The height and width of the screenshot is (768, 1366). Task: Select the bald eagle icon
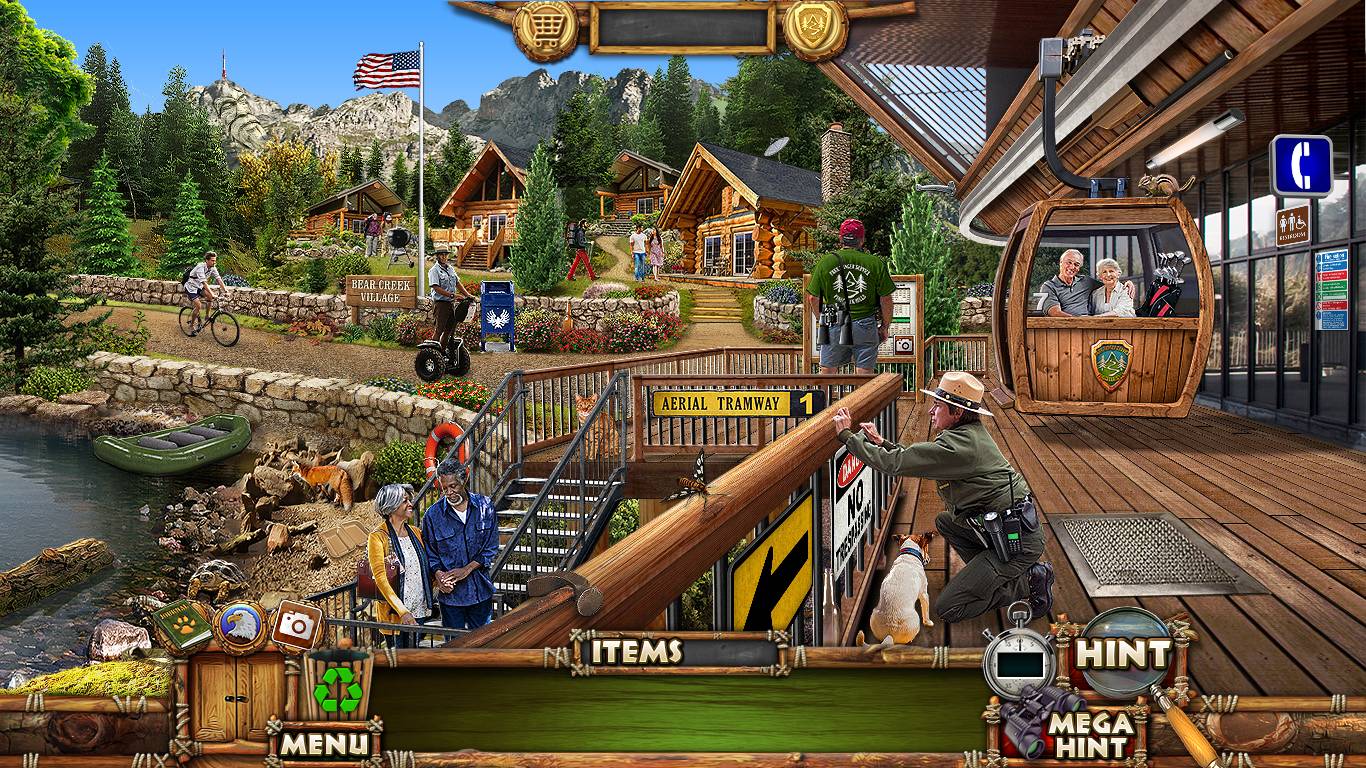click(x=241, y=627)
